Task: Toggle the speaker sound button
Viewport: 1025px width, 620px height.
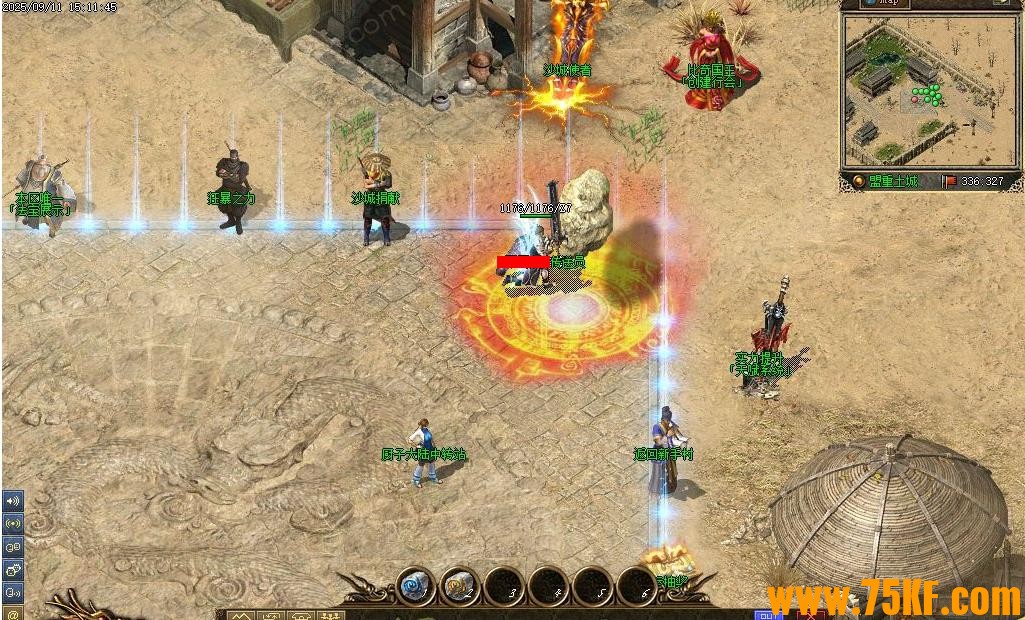Action: [x=13, y=500]
